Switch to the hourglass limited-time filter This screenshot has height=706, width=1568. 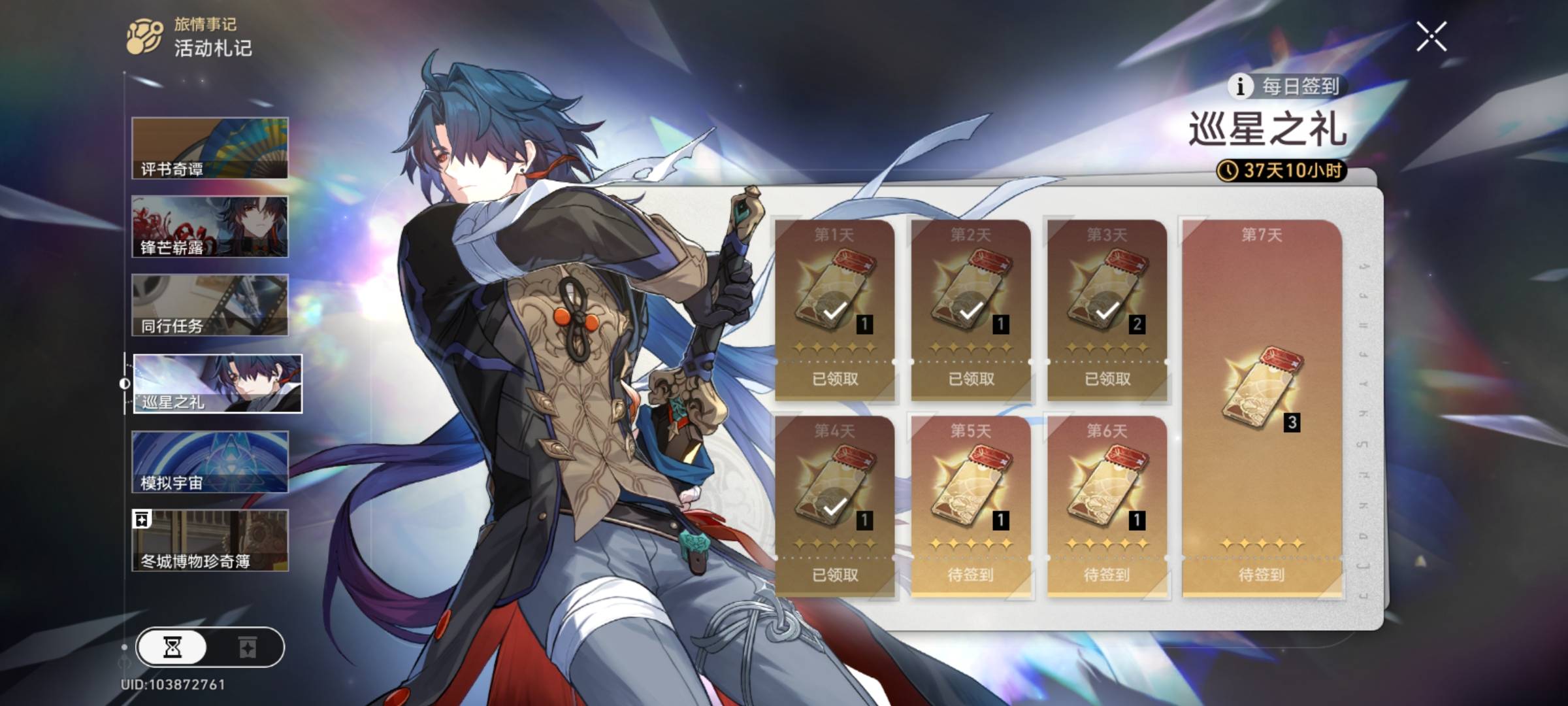(172, 648)
